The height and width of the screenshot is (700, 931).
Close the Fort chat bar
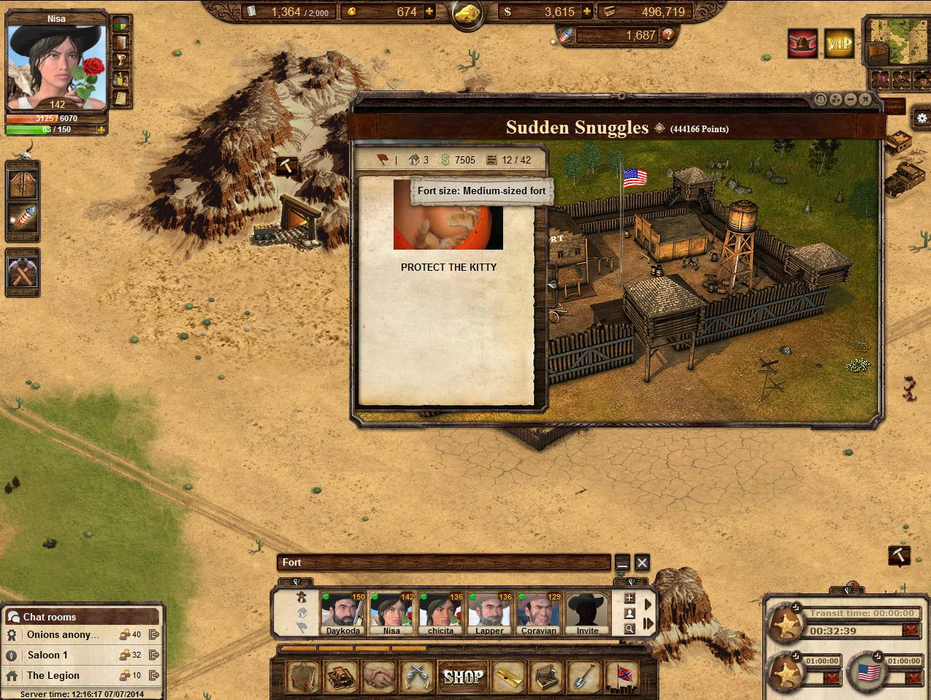tap(643, 563)
